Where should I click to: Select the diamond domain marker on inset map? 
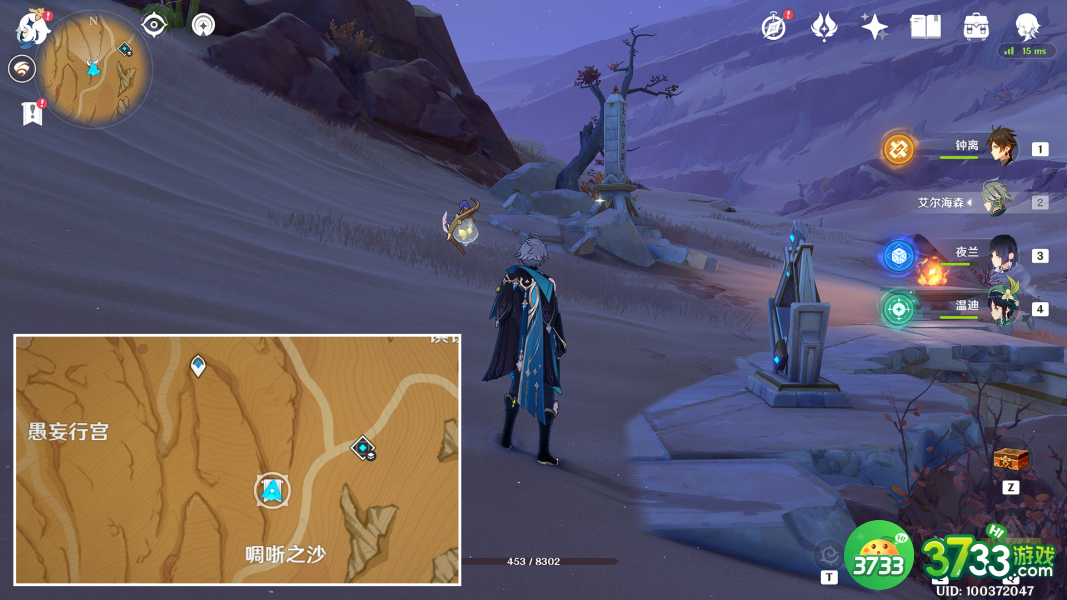[x=363, y=448]
